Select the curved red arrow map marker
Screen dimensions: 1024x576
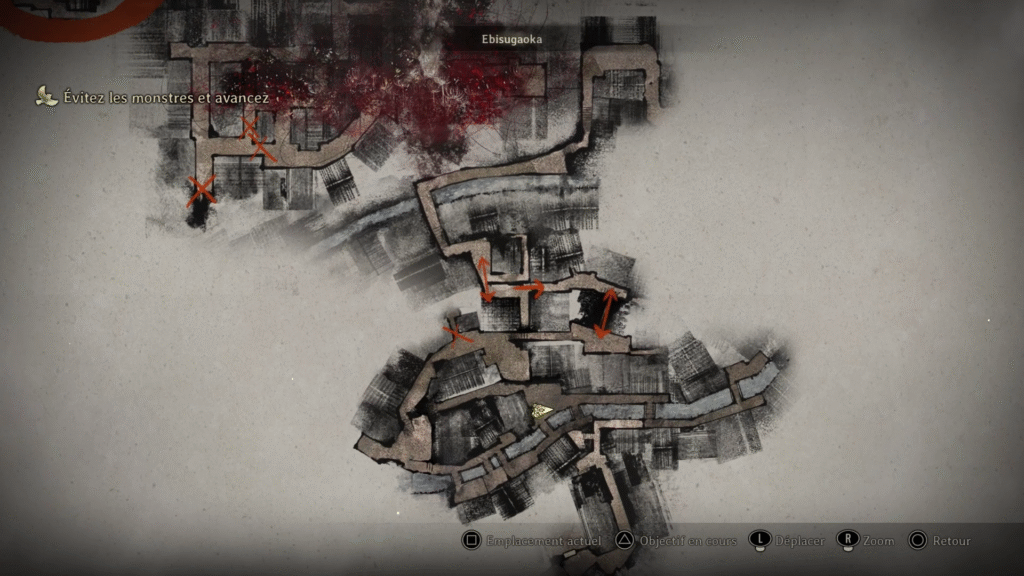tap(529, 288)
